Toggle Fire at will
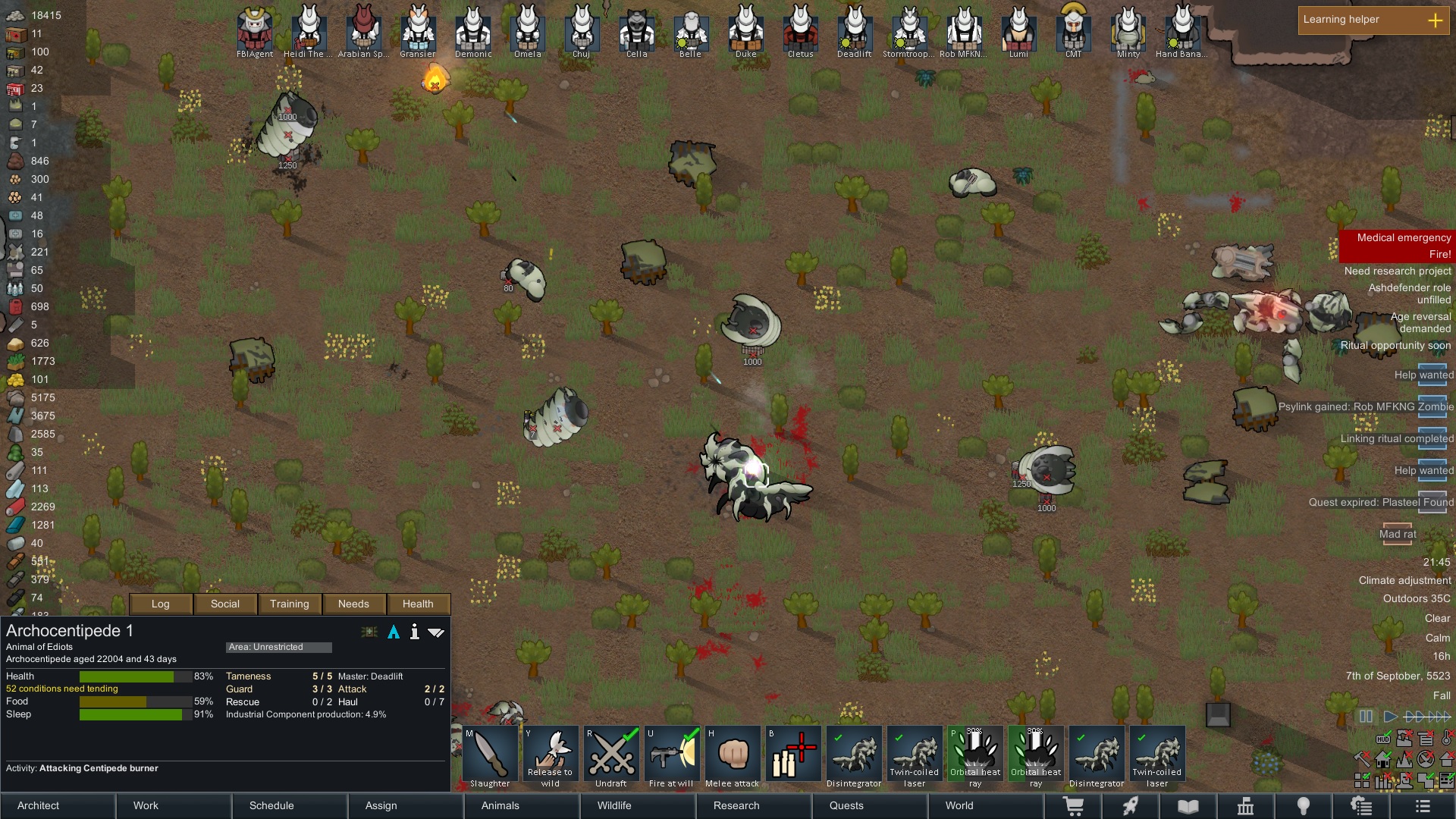 click(x=672, y=756)
